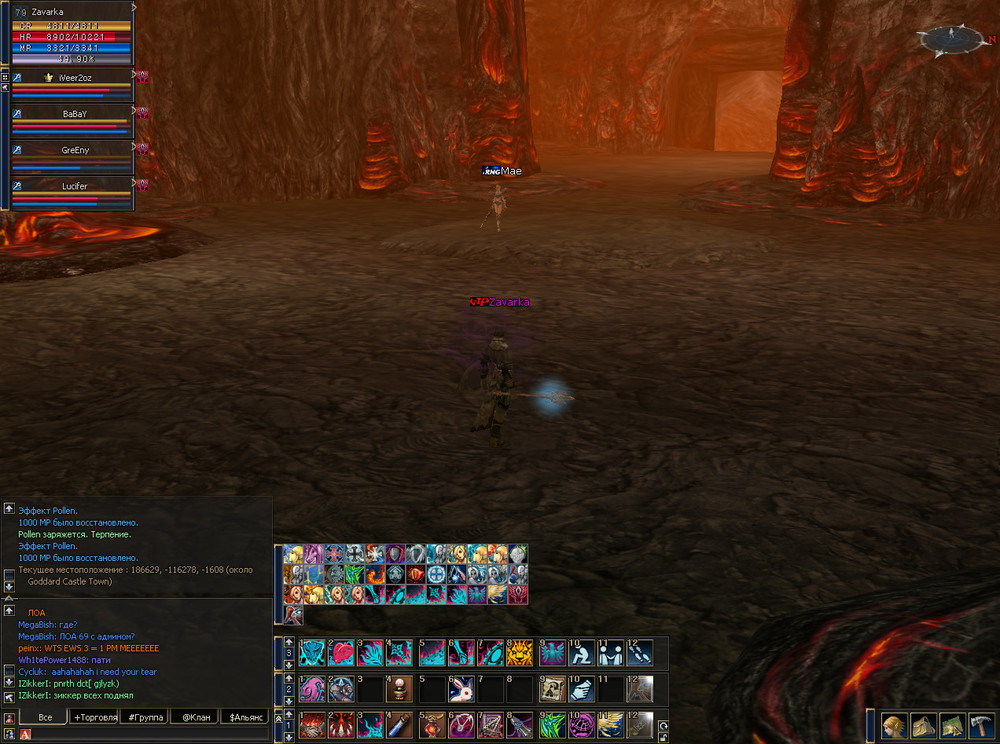Click the chat message input field
Image resolution: width=1000 pixels, height=744 pixels.
point(150,734)
